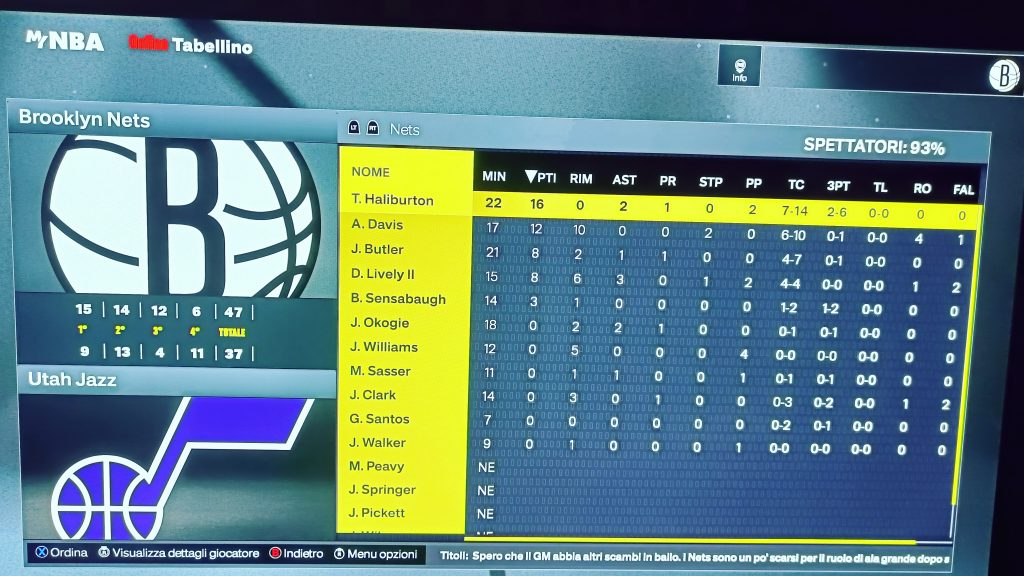
Task: Choose J. Pickett in the roster
Action: (377, 513)
